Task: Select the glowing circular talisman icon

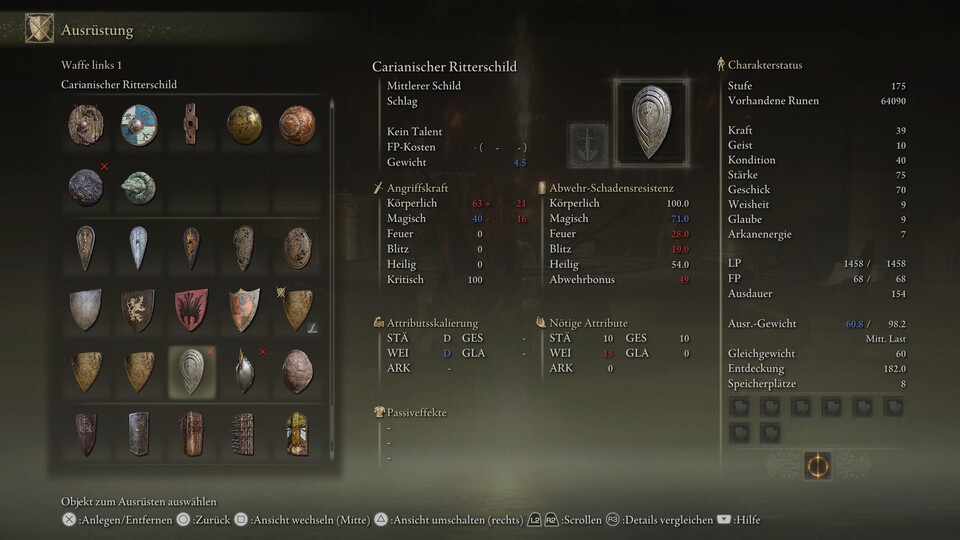Action: point(818,465)
